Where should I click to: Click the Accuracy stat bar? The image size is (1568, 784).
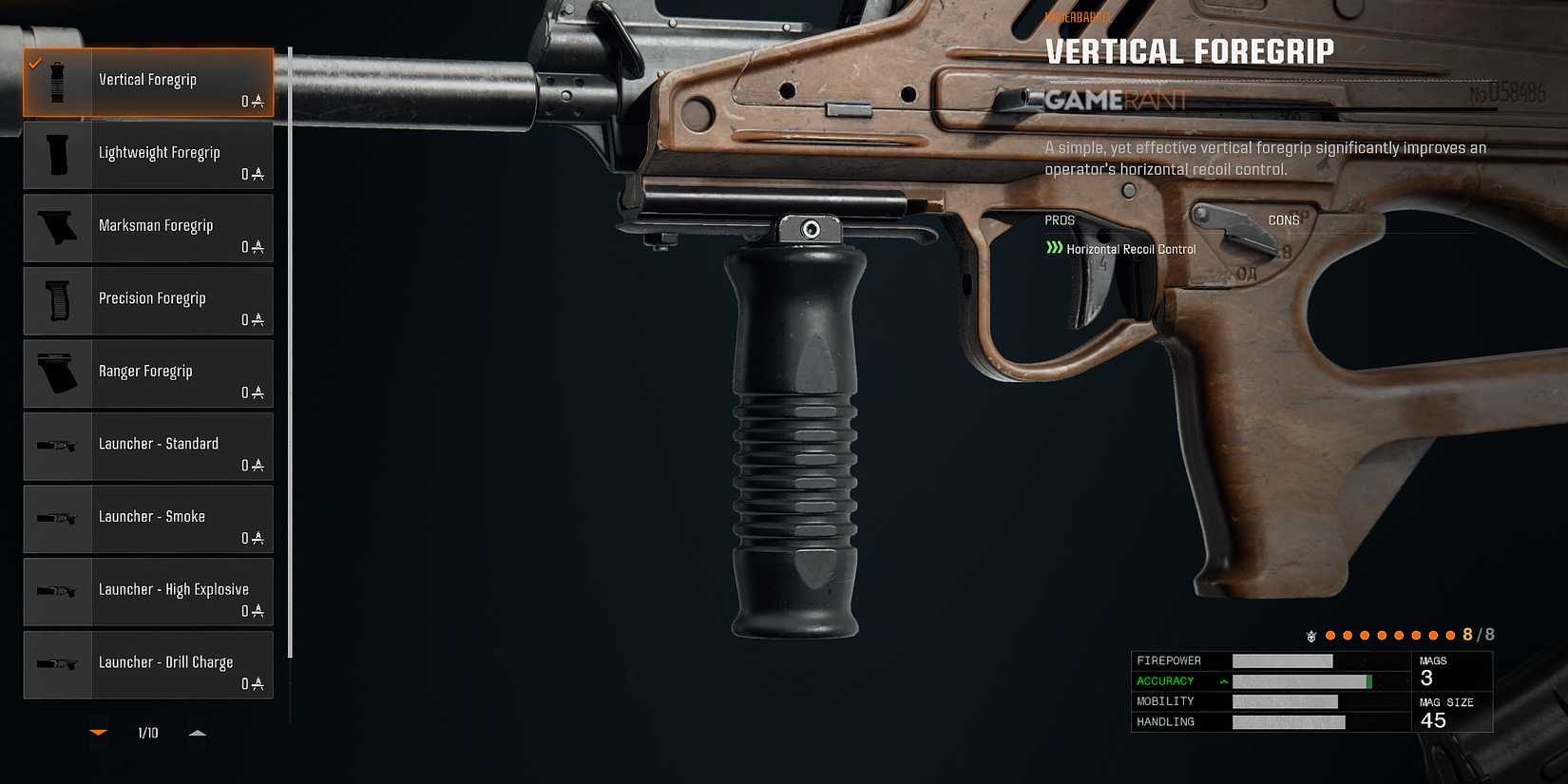[x=1302, y=680]
